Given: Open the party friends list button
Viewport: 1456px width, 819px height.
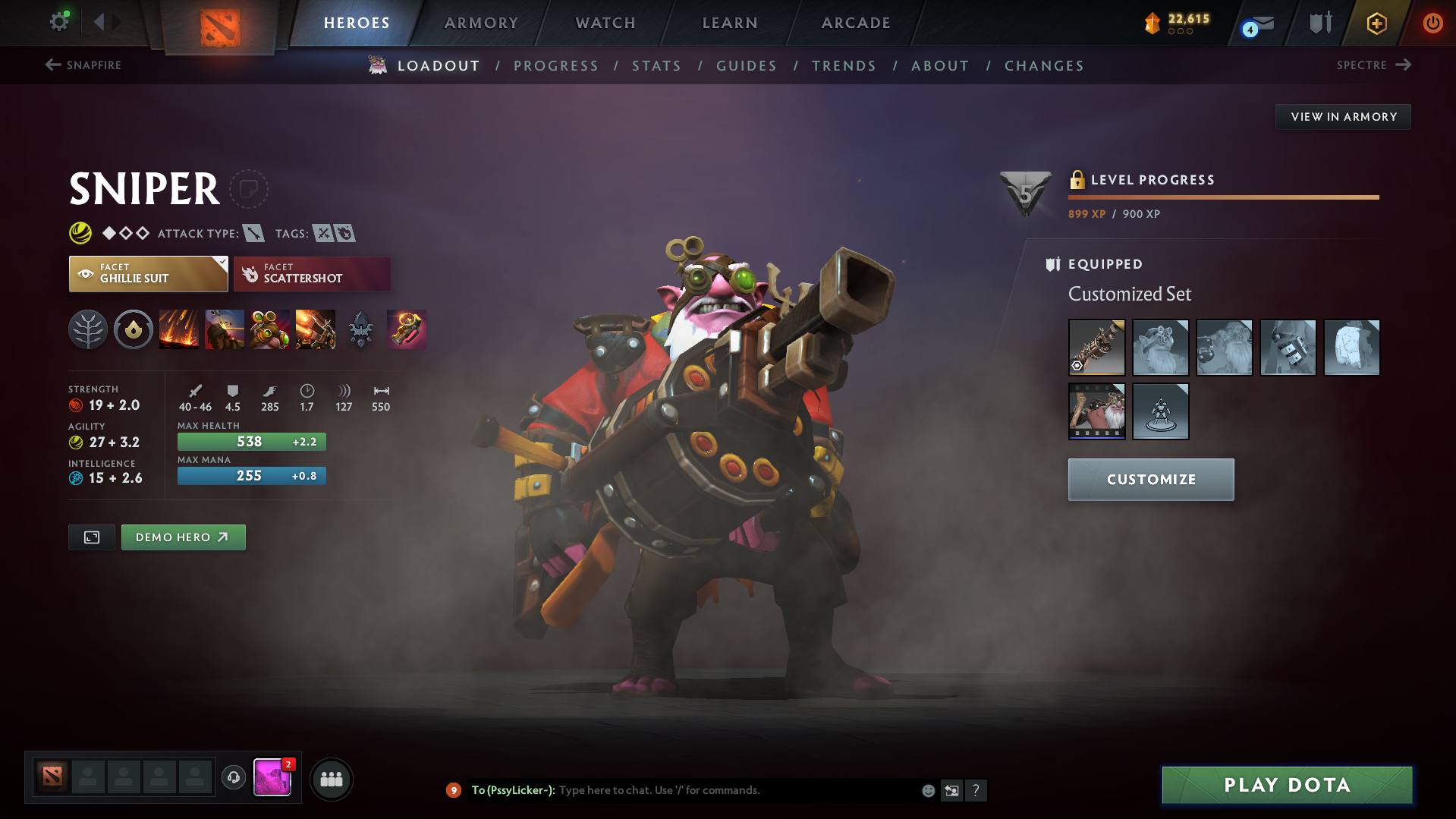Looking at the screenshot, I should [x=332, y=779].
